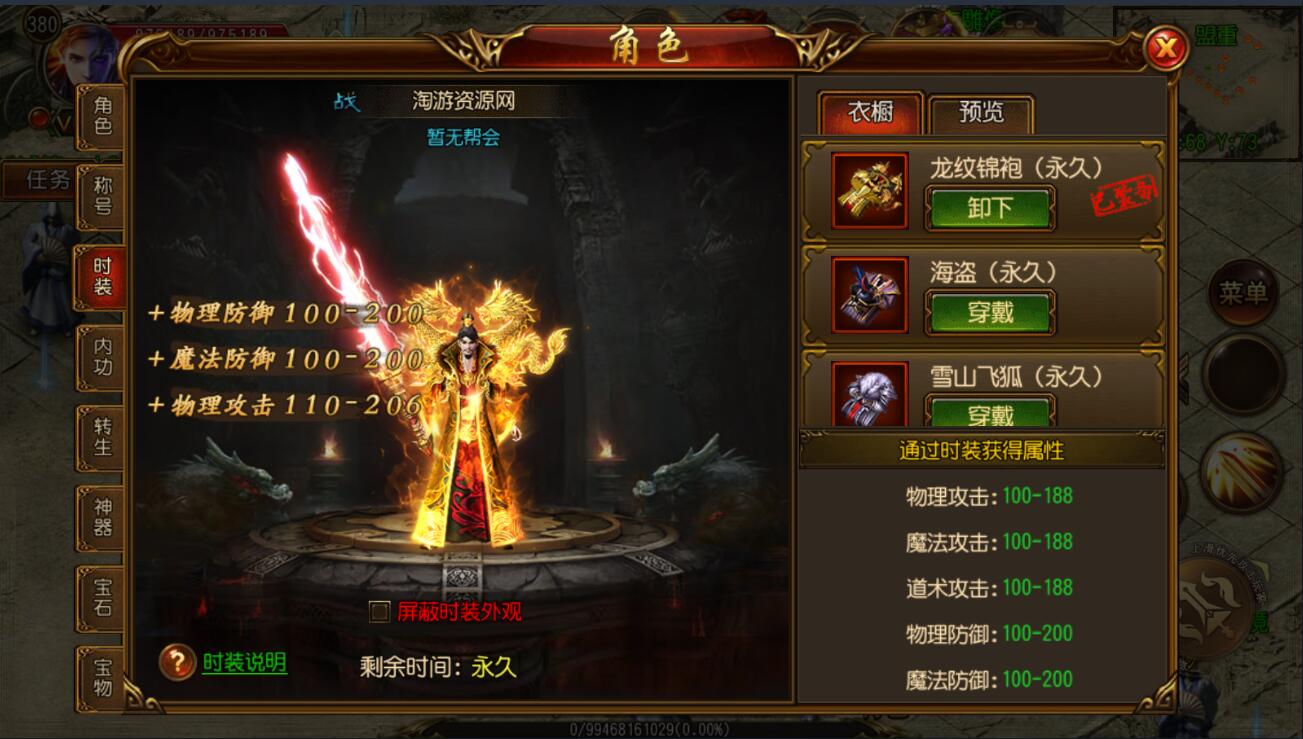Switch to the 宝石 gem side tab
This screenshot has width=1303, height=739.
[102, 597]
